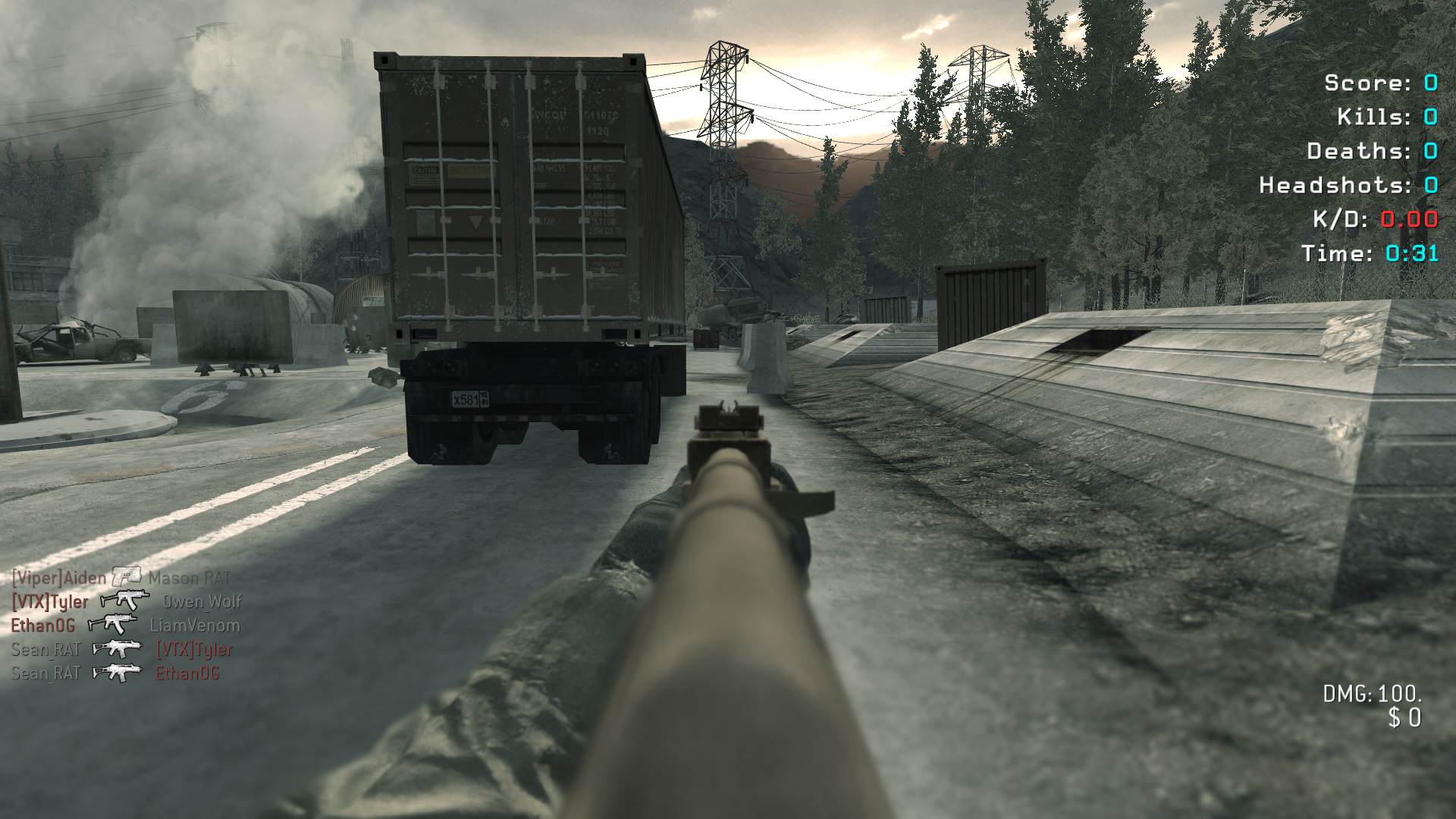Select [Viper]Aiden in the kill feed
1456x819 pixels.
(59, 578)
